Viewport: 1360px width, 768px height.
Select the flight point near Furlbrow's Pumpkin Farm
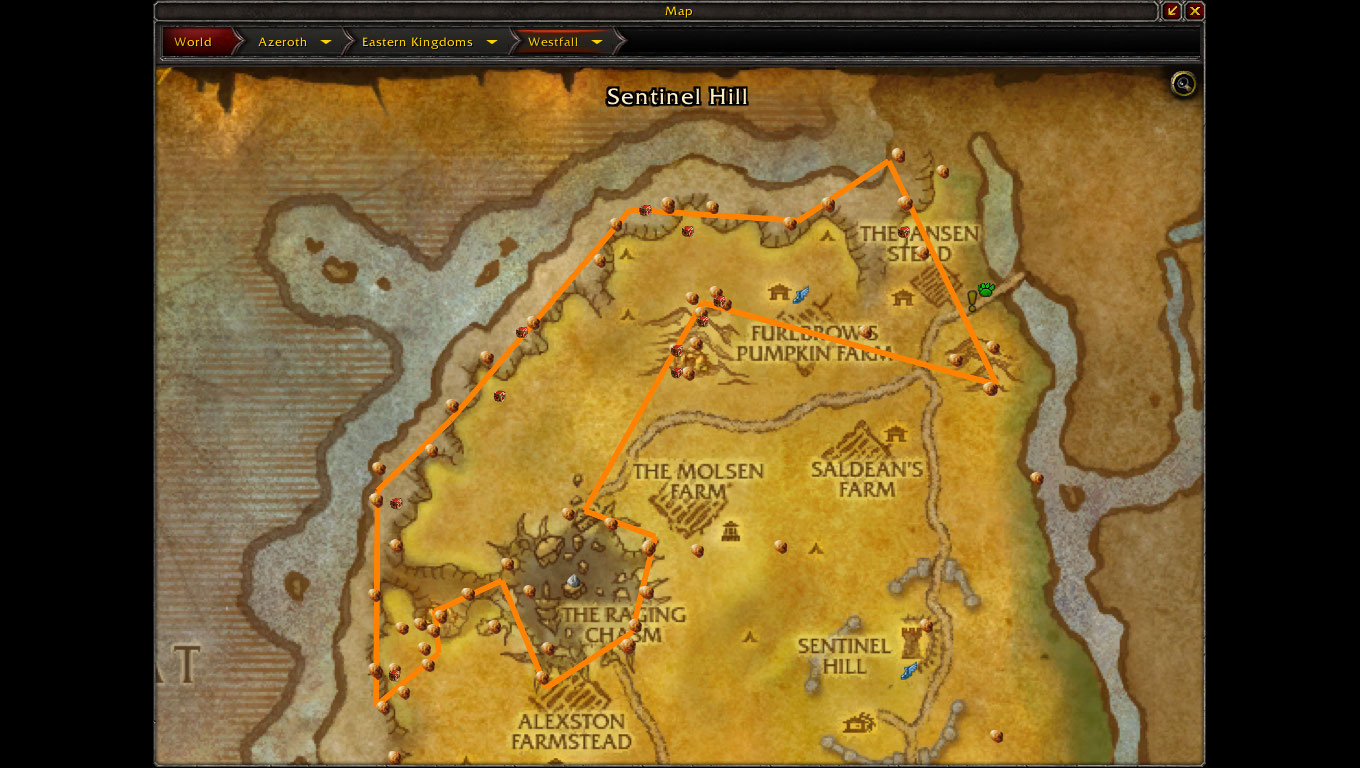click(800, 294)
